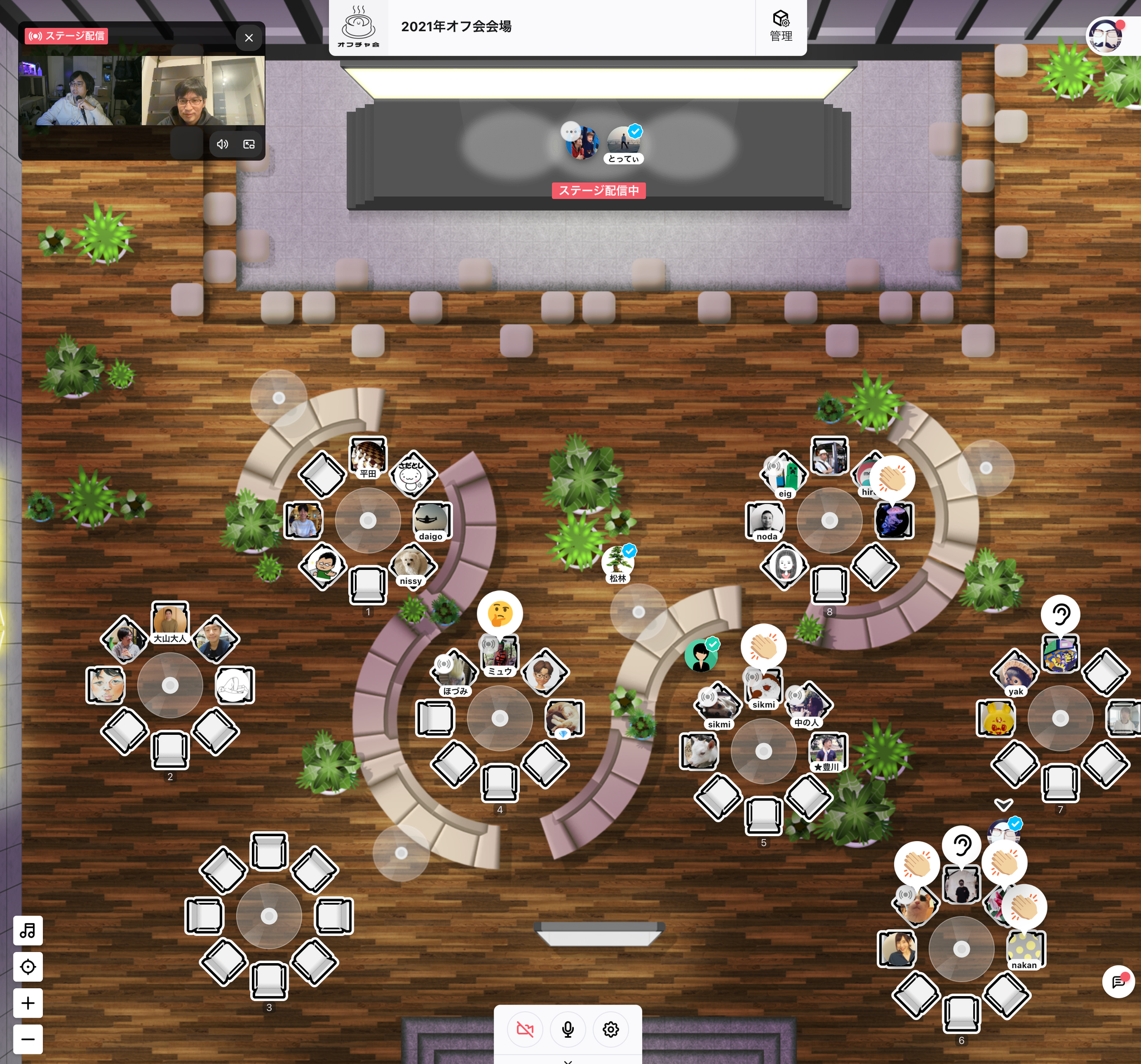
Task: Select the 大山大人 avatar at table 2
Action: click(170, 621)
